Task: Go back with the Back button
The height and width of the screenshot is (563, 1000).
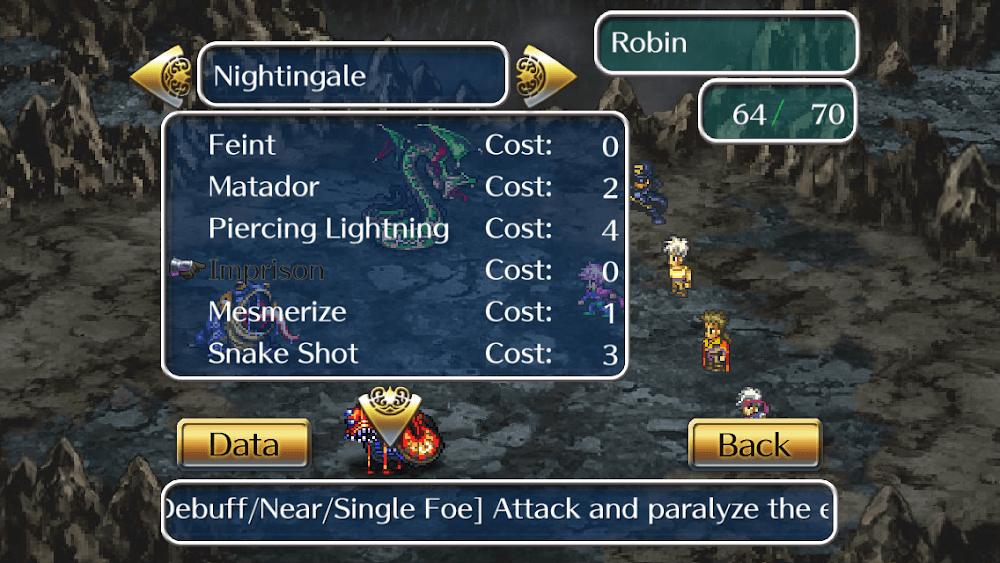Action: pos(755,444)
